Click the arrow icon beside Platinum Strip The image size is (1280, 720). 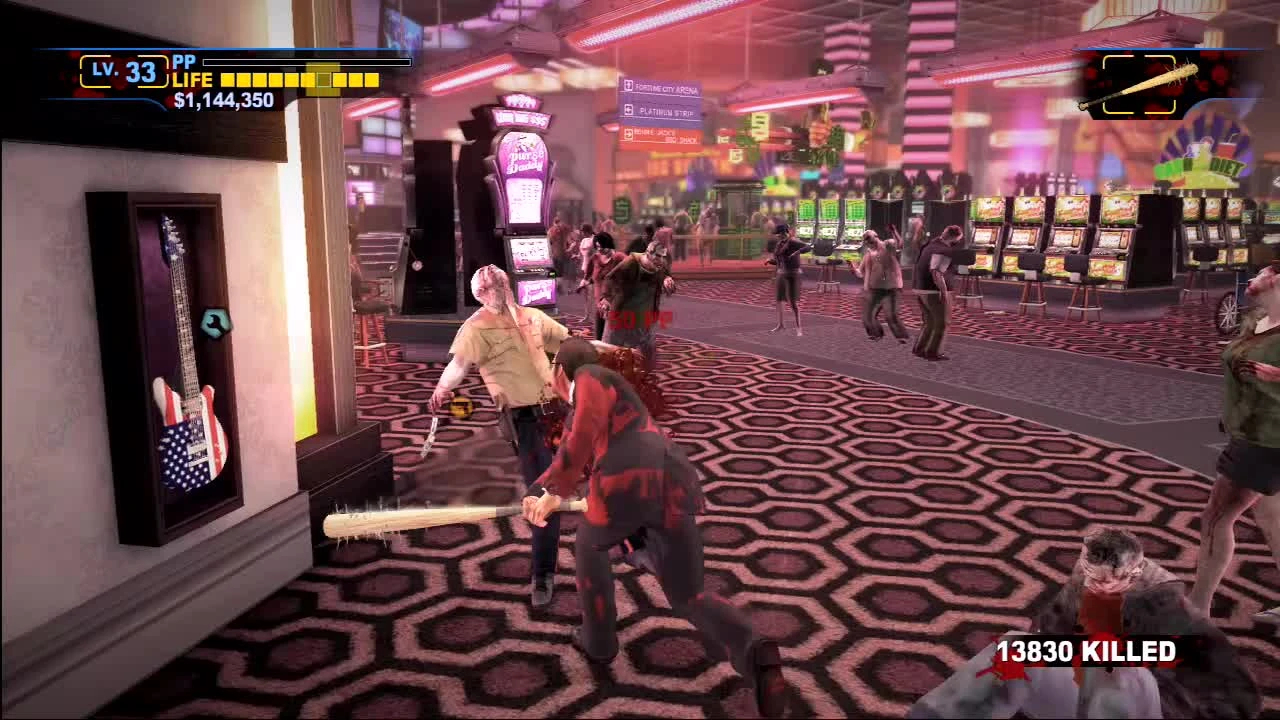click(629, 111)
